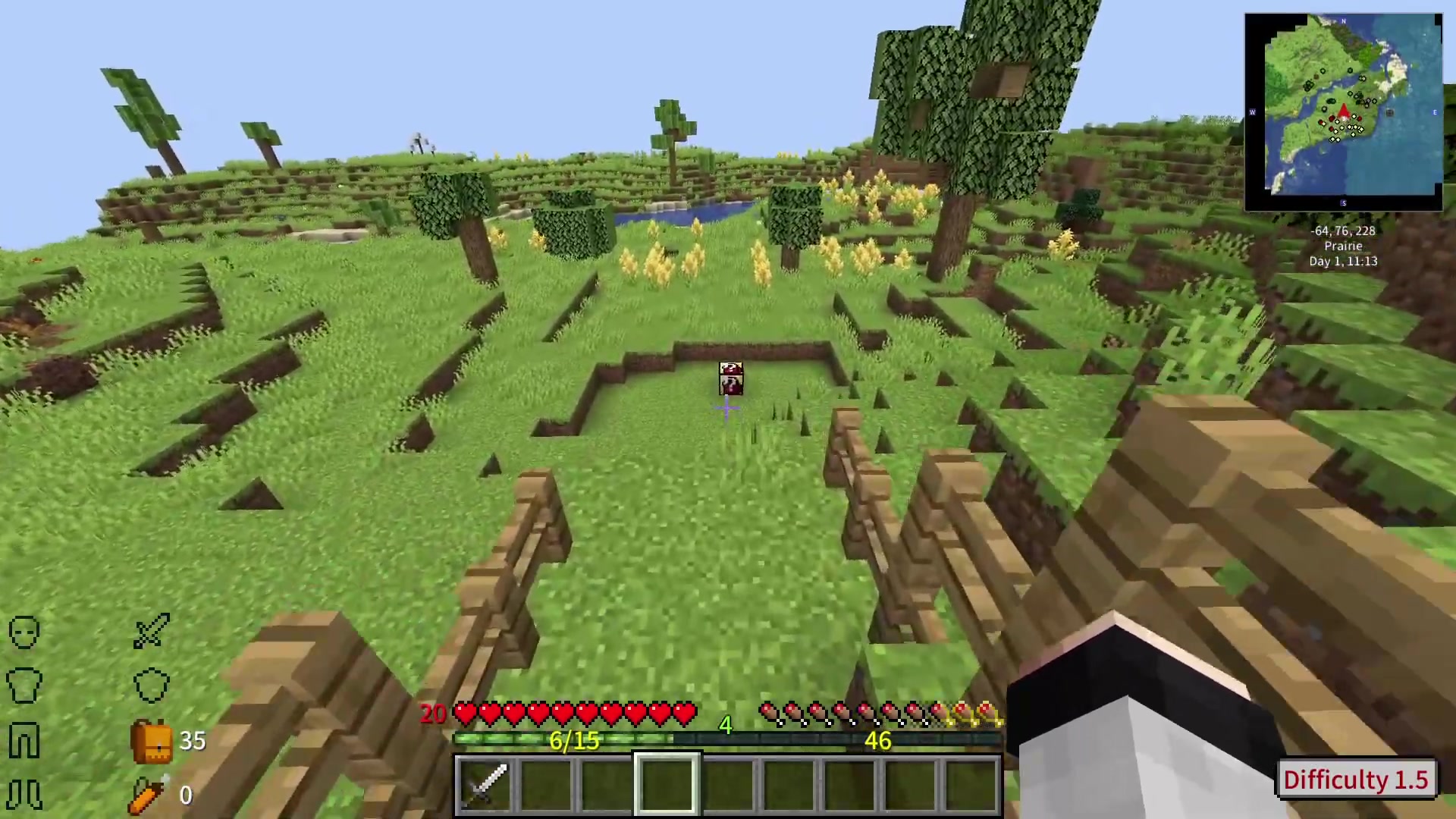Screen dimensions: 1456x819
Task: Click the coordinates text -64, 76, 228
Action: 1344,231
